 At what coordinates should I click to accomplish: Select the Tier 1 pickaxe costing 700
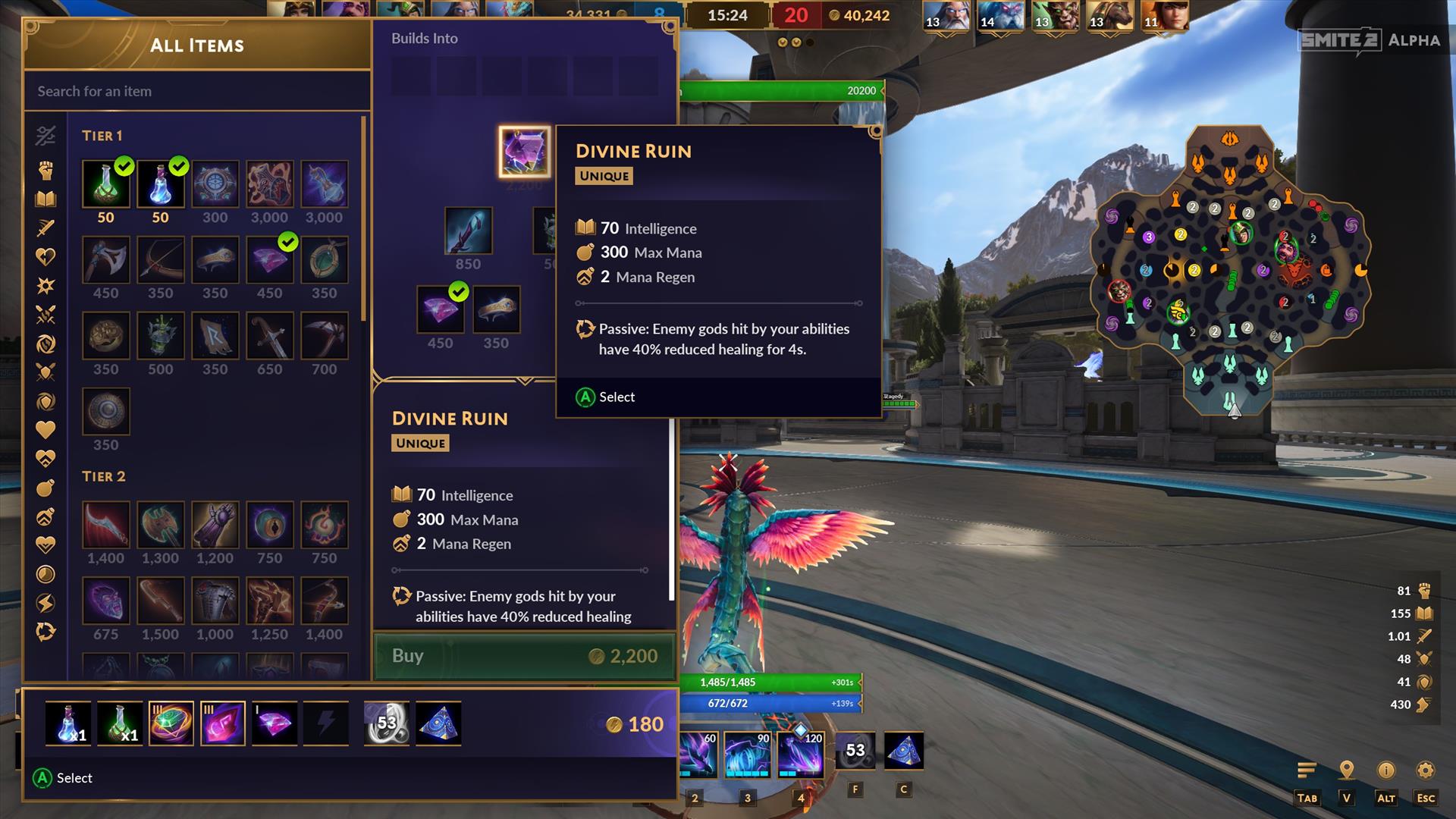[x=324, y=336]
